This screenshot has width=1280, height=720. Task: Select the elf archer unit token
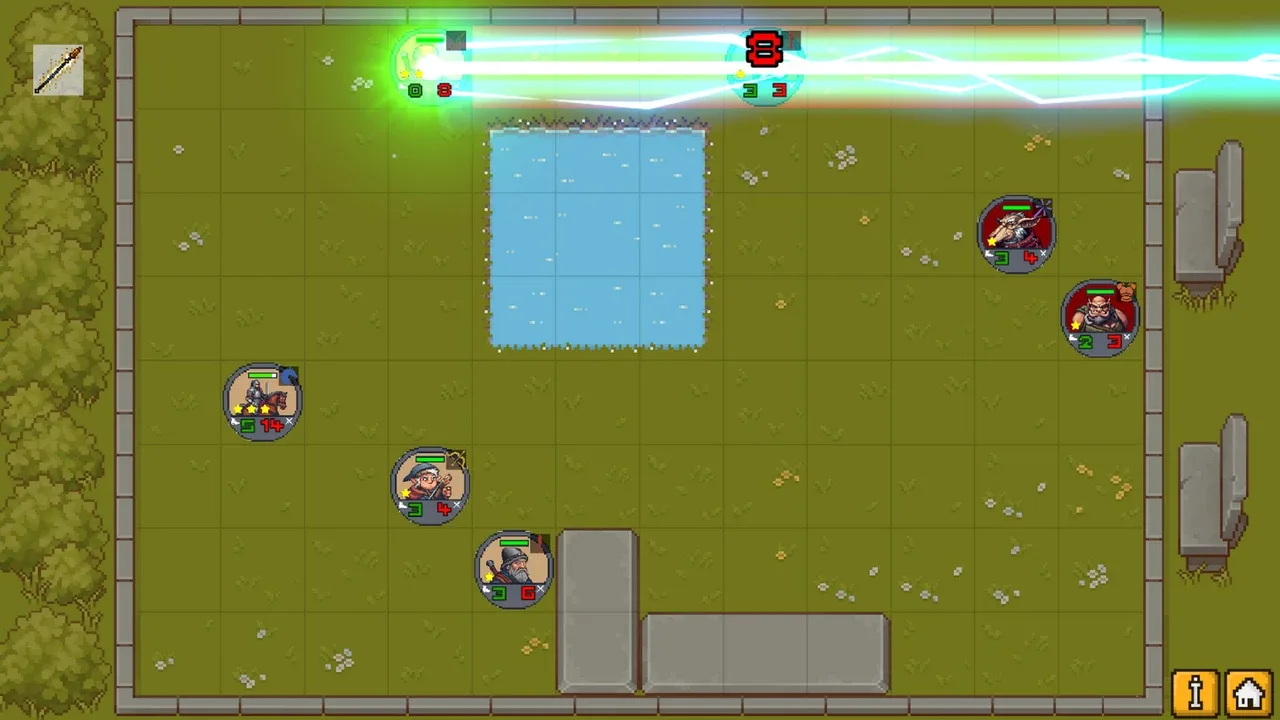tap(430, 485)
